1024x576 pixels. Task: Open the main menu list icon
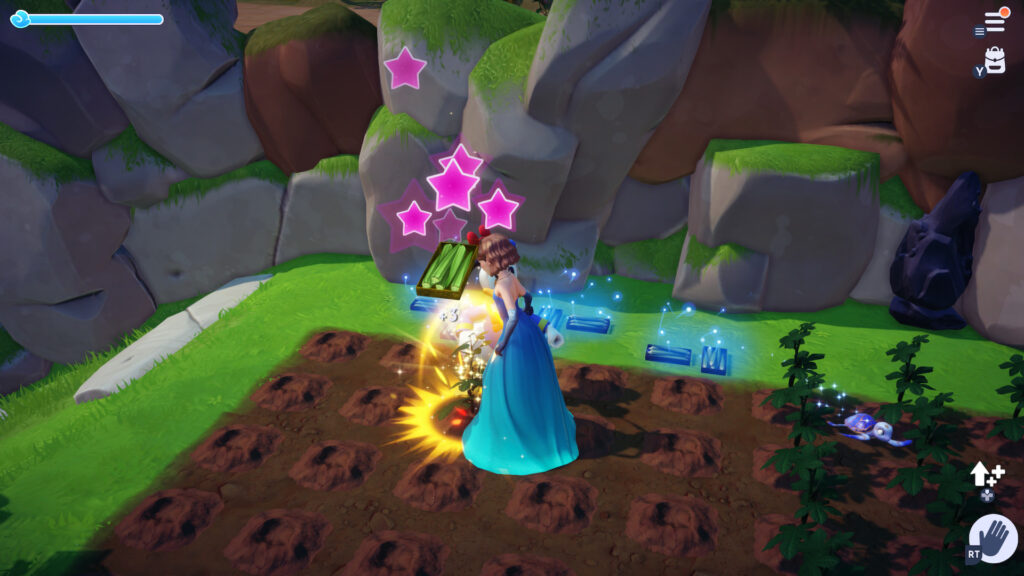tap(994, 21)
